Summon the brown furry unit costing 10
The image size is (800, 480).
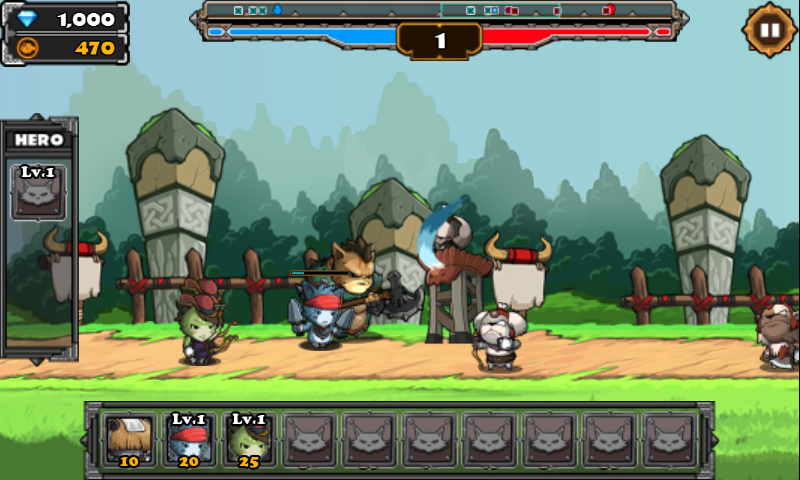tap(130, 439)
